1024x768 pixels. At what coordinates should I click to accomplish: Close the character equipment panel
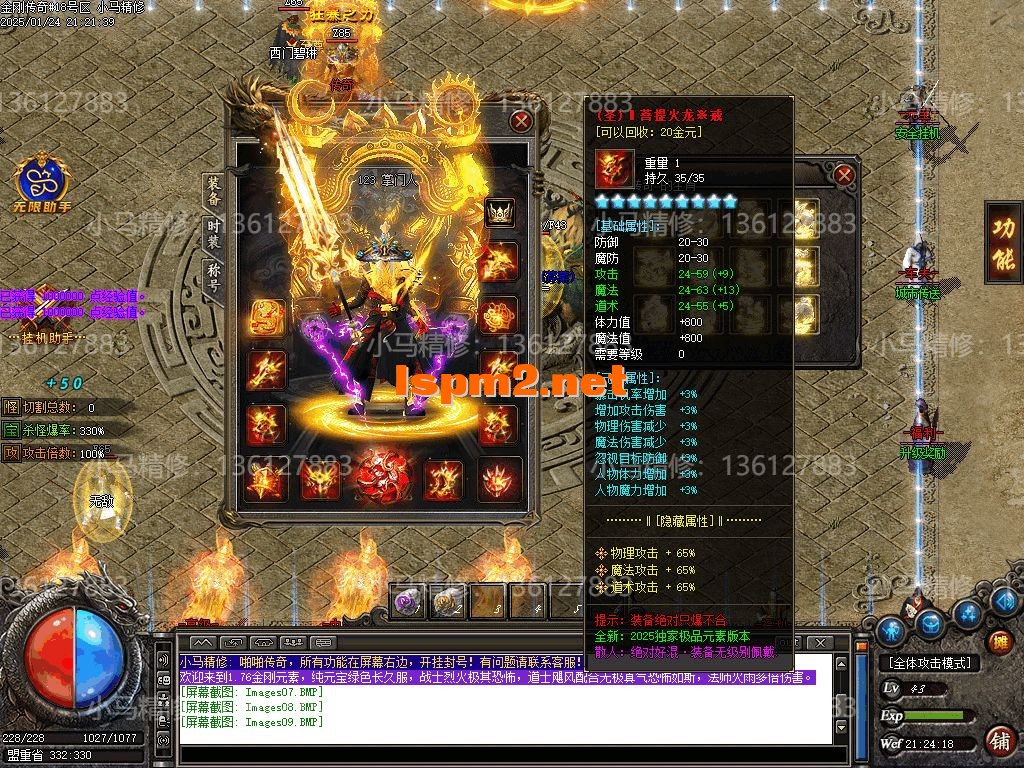point(520,122)
